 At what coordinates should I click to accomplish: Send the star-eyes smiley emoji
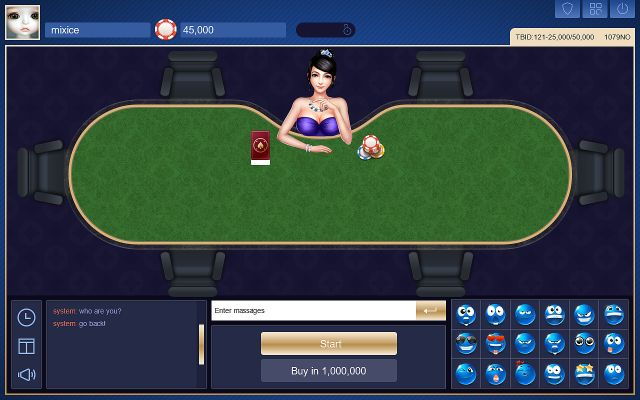[x=584, y=375]
